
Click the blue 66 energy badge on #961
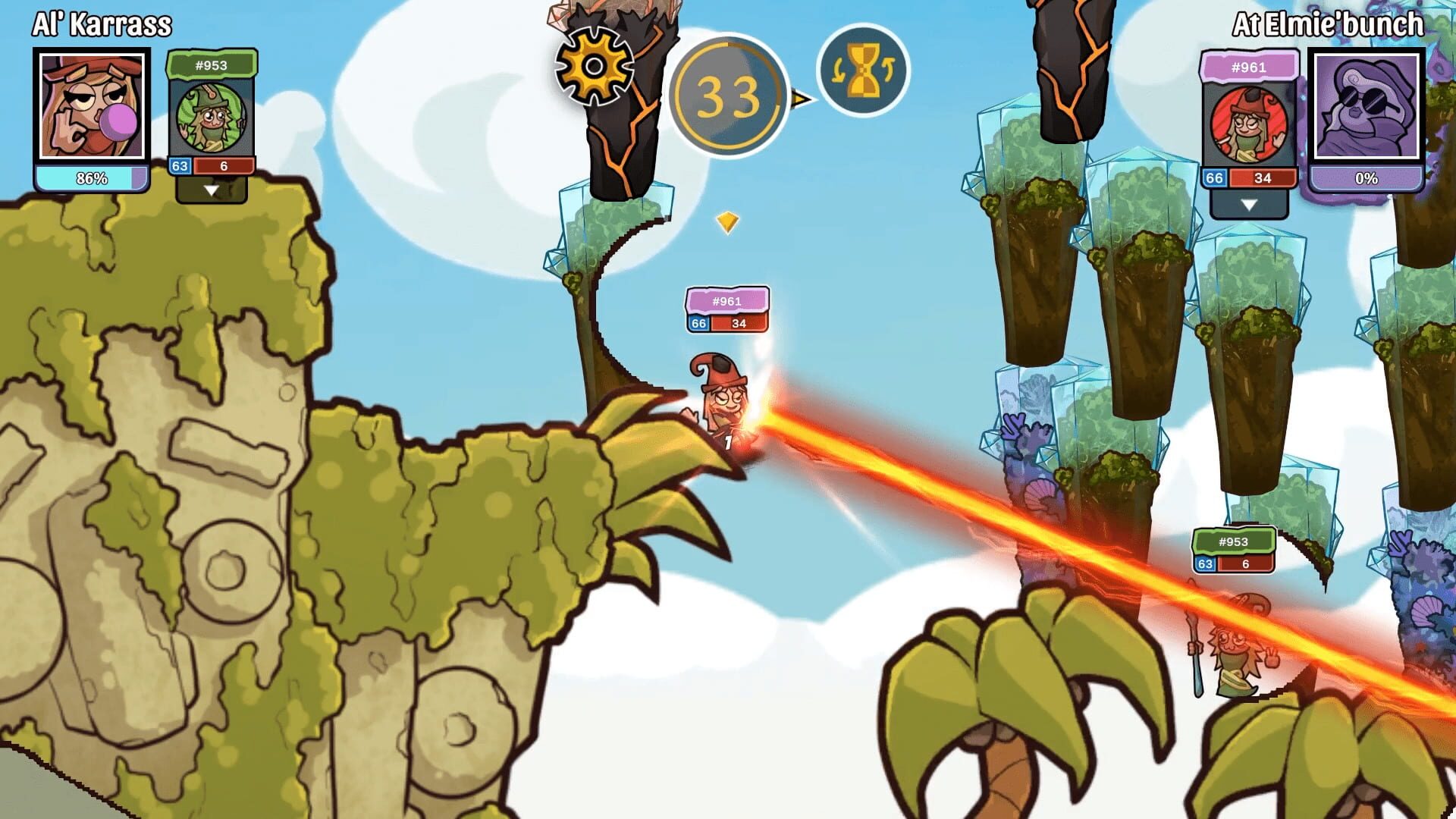[x=1213, y=180]
